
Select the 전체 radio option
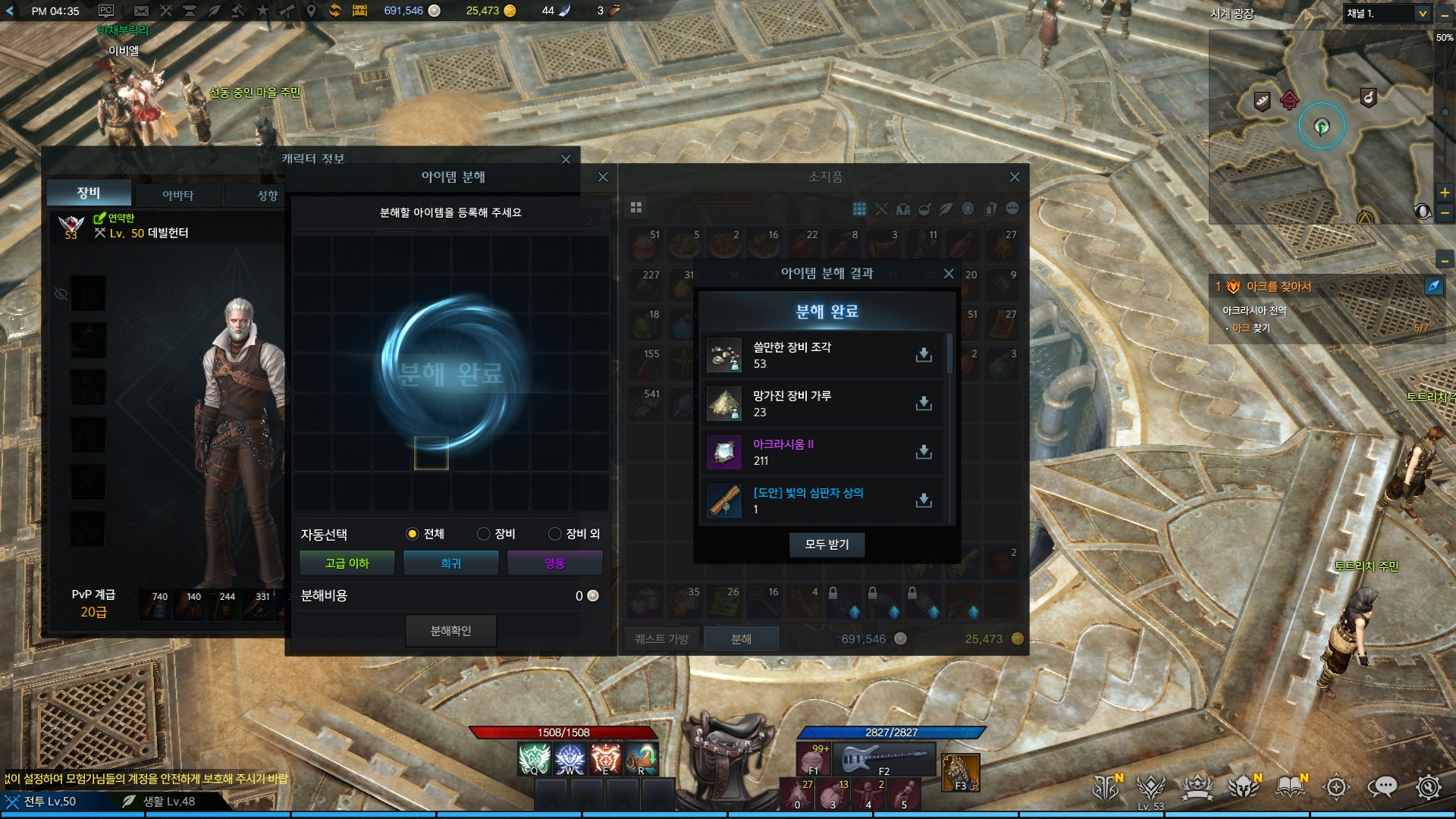(x=412, y=534)
